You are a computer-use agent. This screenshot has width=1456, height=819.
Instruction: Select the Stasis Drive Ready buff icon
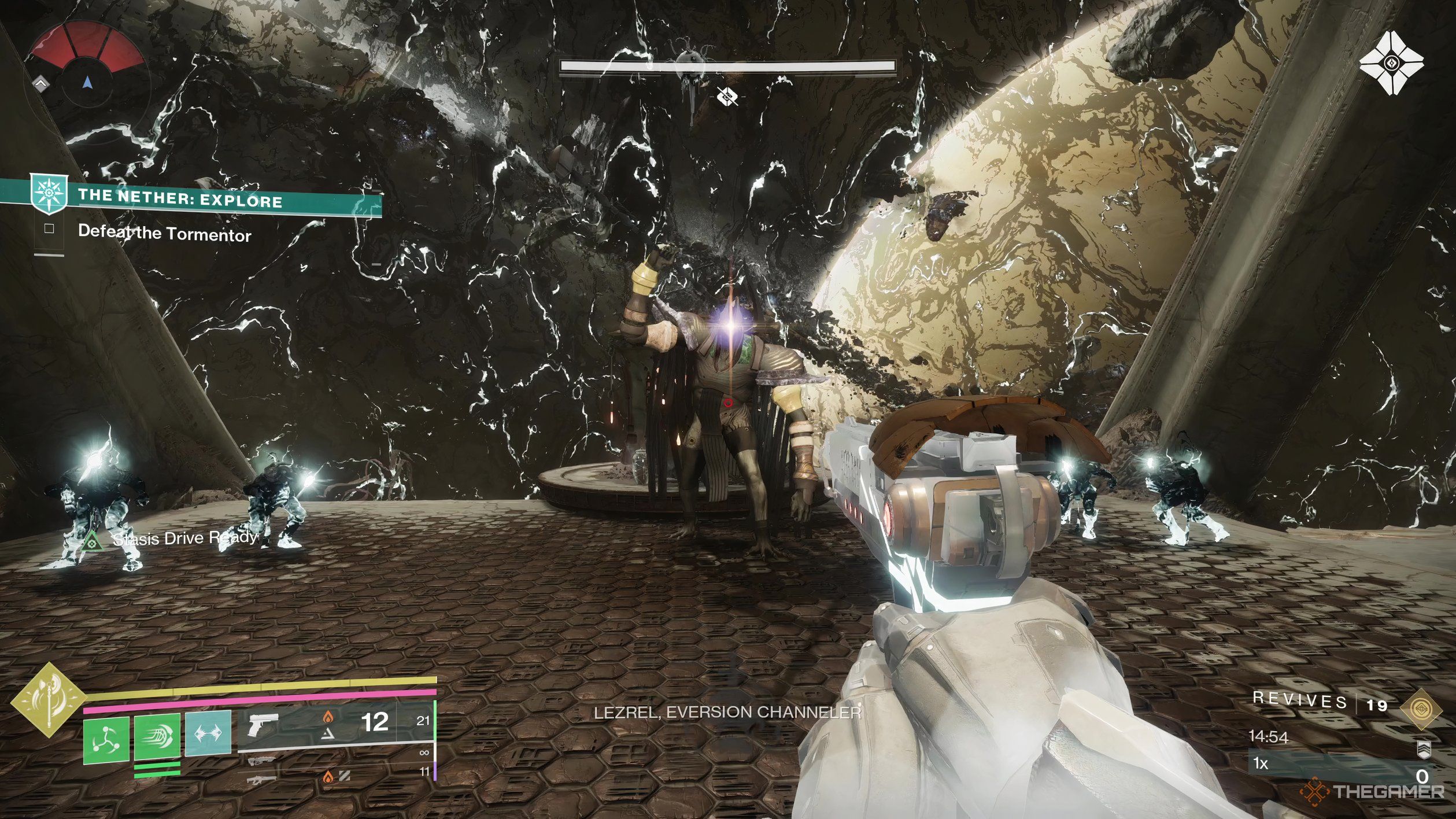click(x=90, y=542)
